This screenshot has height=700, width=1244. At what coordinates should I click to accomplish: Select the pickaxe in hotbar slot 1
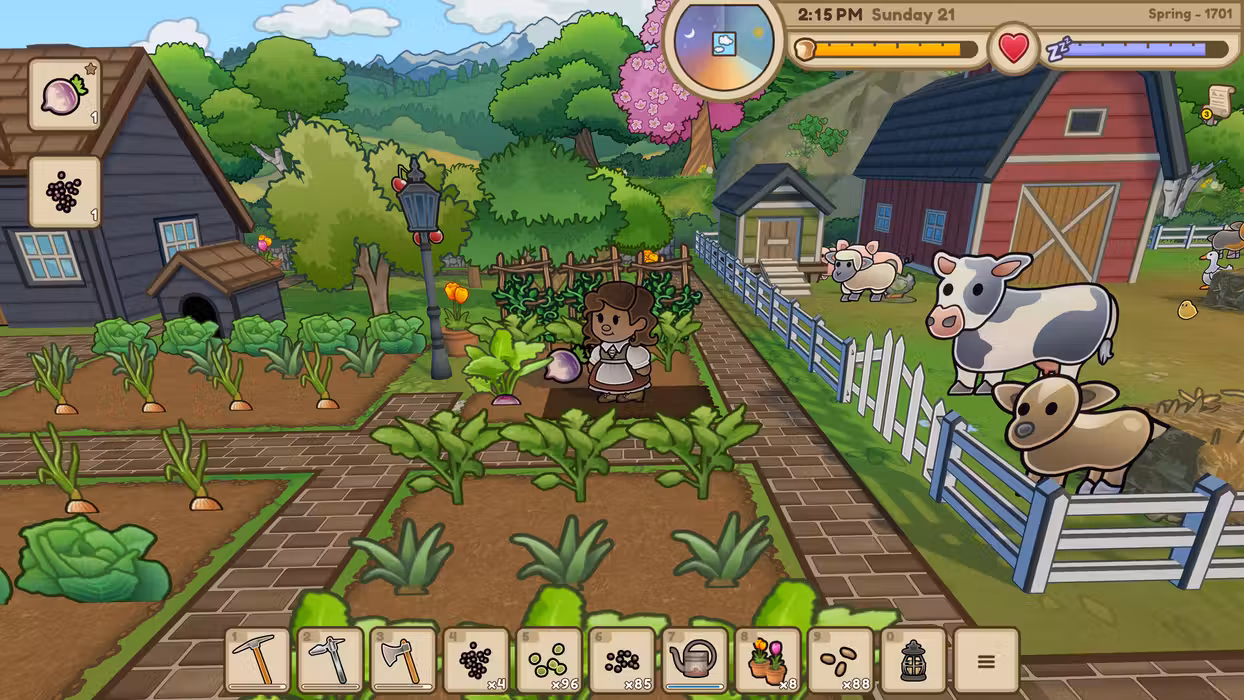click(257, 660)
